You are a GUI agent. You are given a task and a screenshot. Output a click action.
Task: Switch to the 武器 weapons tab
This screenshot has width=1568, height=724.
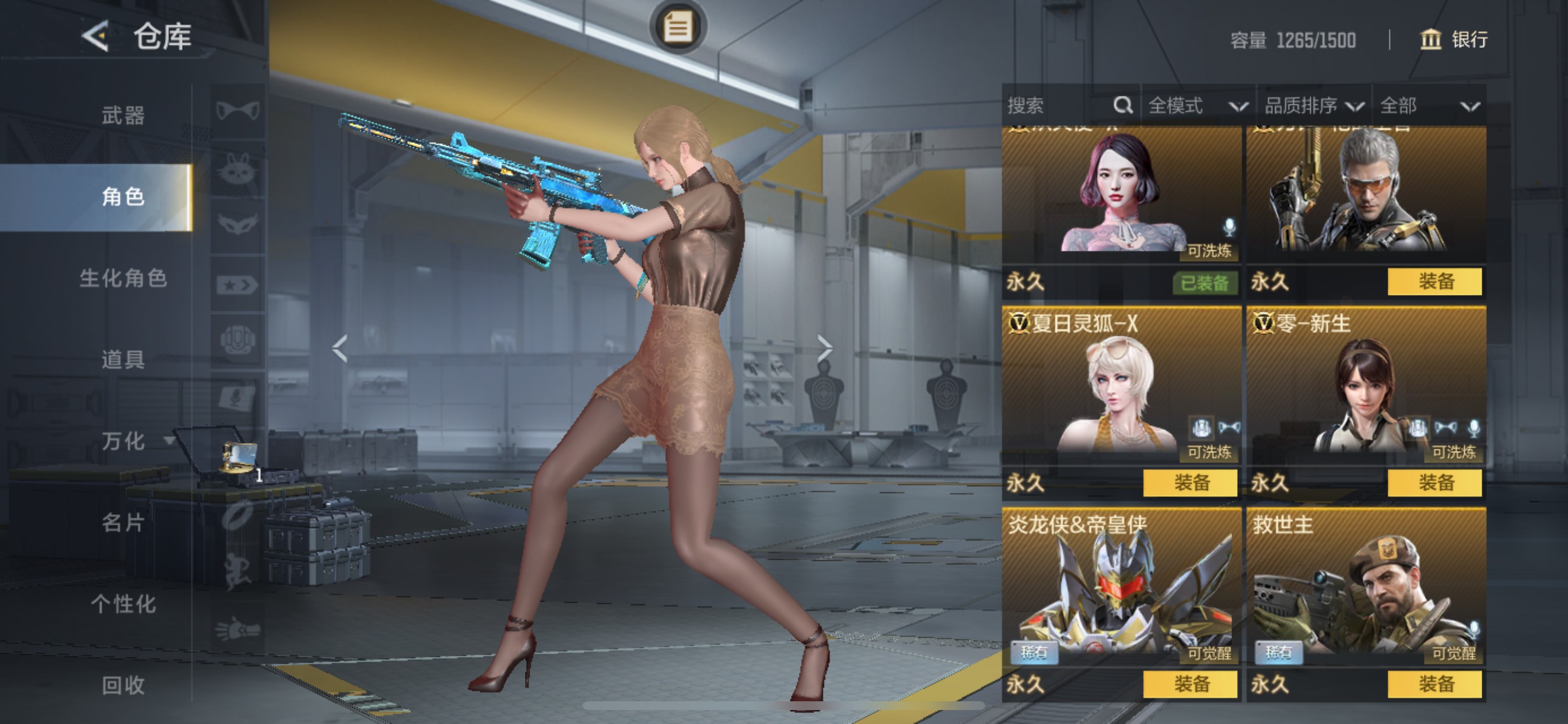pyautogui.click(x=123, y=115)
